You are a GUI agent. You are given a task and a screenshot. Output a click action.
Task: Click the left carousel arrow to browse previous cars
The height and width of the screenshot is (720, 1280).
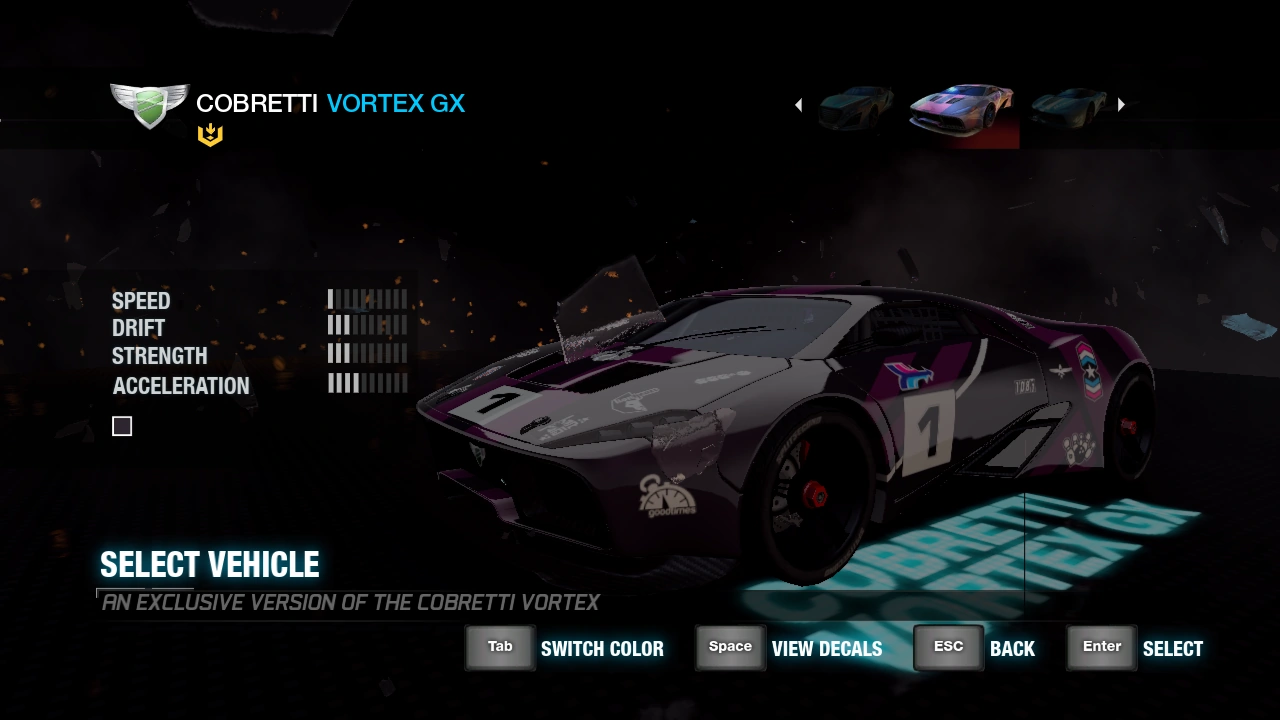[798, 104]
